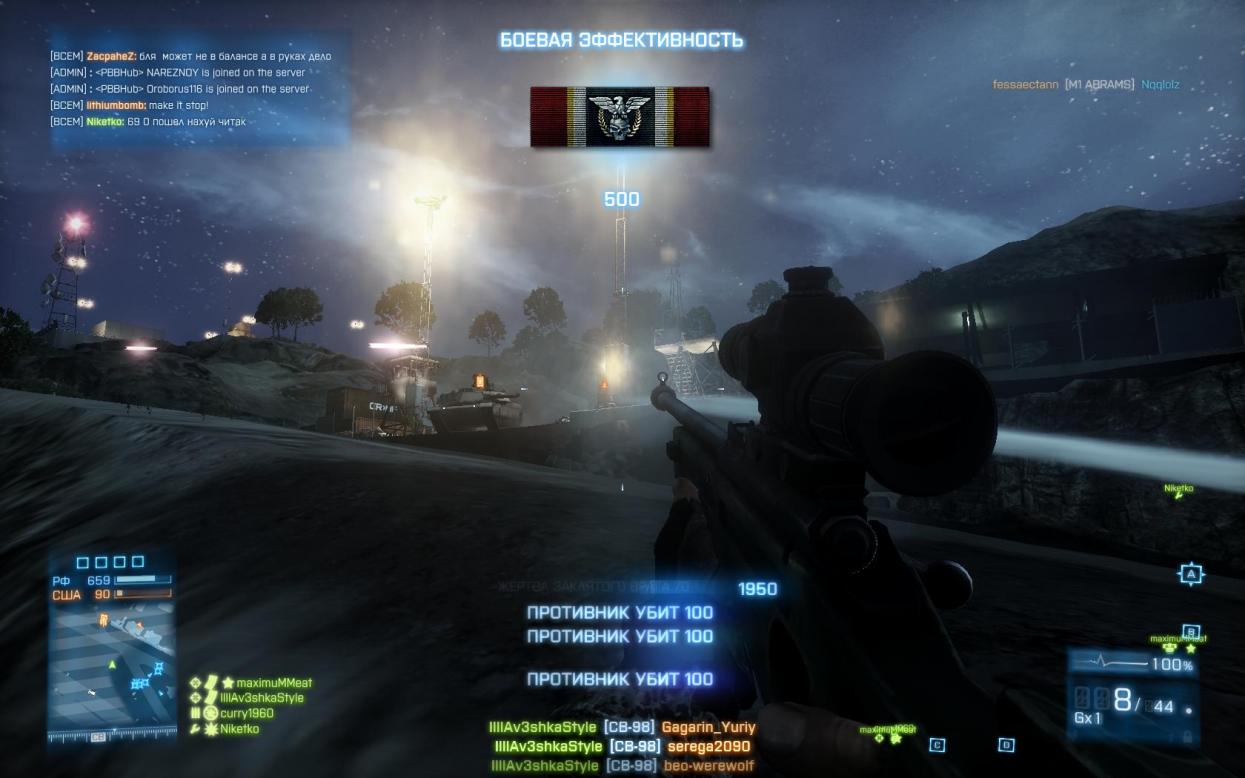Image resolution: width=1245 pixels, height=778 pixels.
Task: Select curry1960 in the squad list
Action: tap(246, 714)
